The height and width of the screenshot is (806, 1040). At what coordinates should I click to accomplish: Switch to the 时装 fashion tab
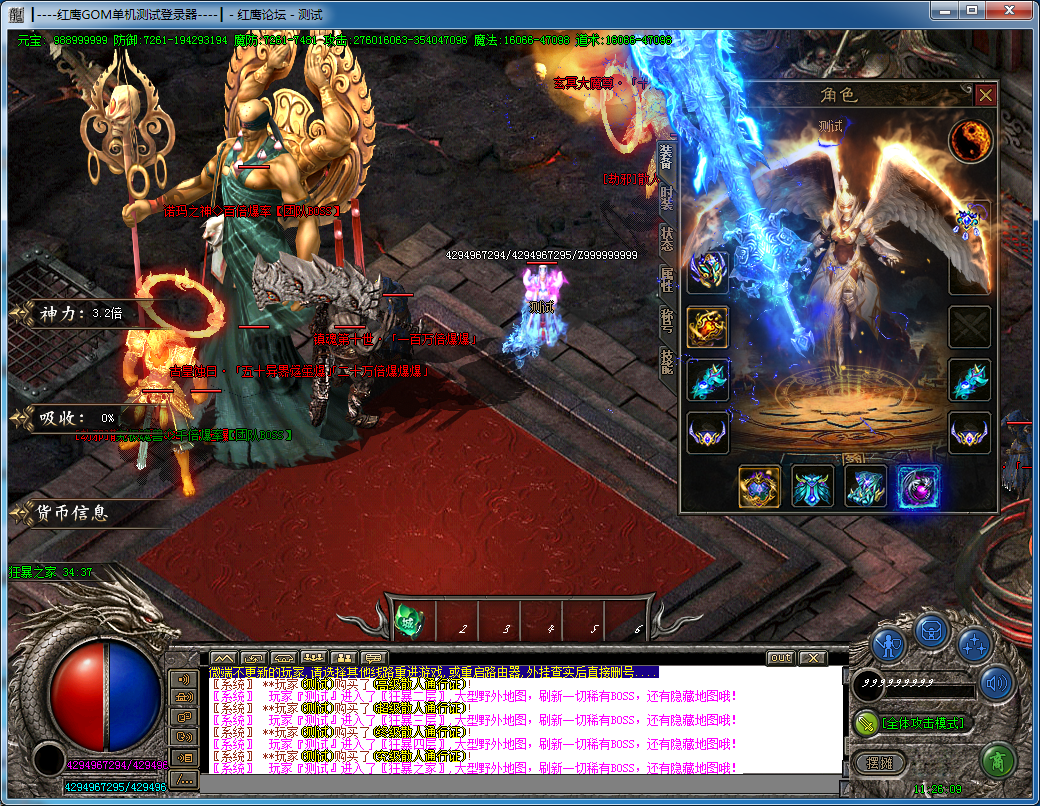(667, 196)
